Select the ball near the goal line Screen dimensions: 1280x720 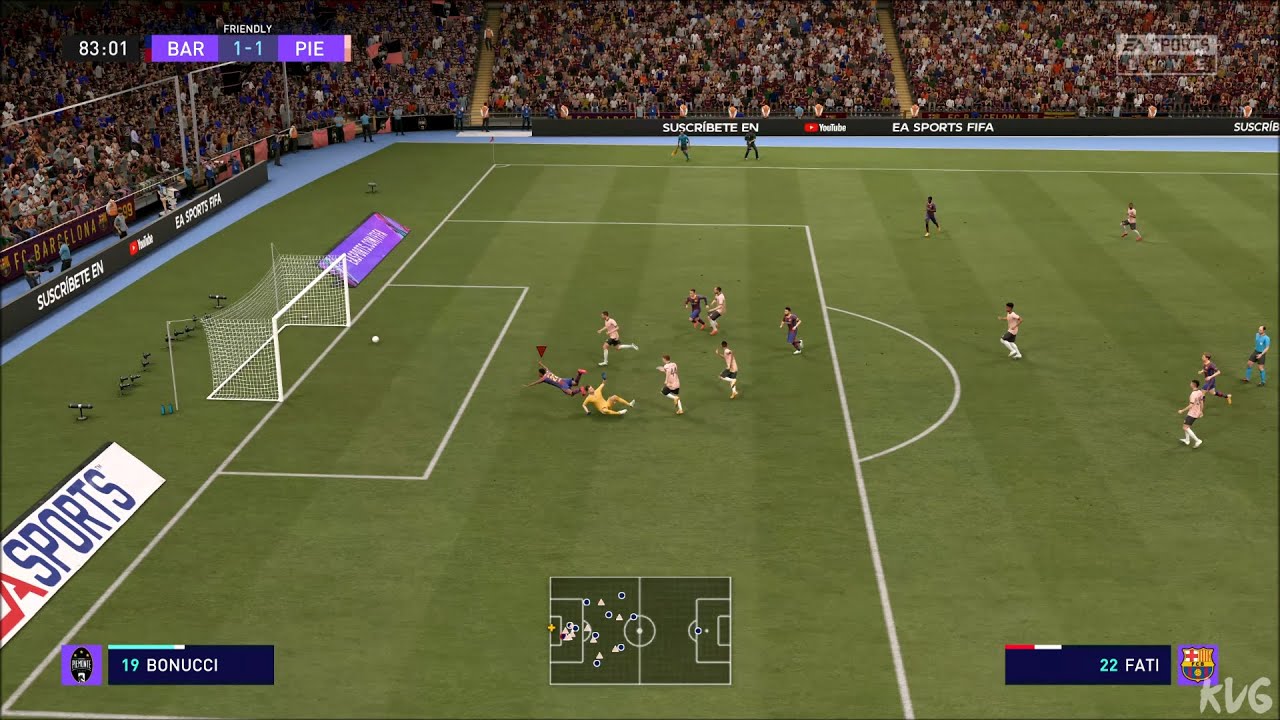[x=374, y=339]
